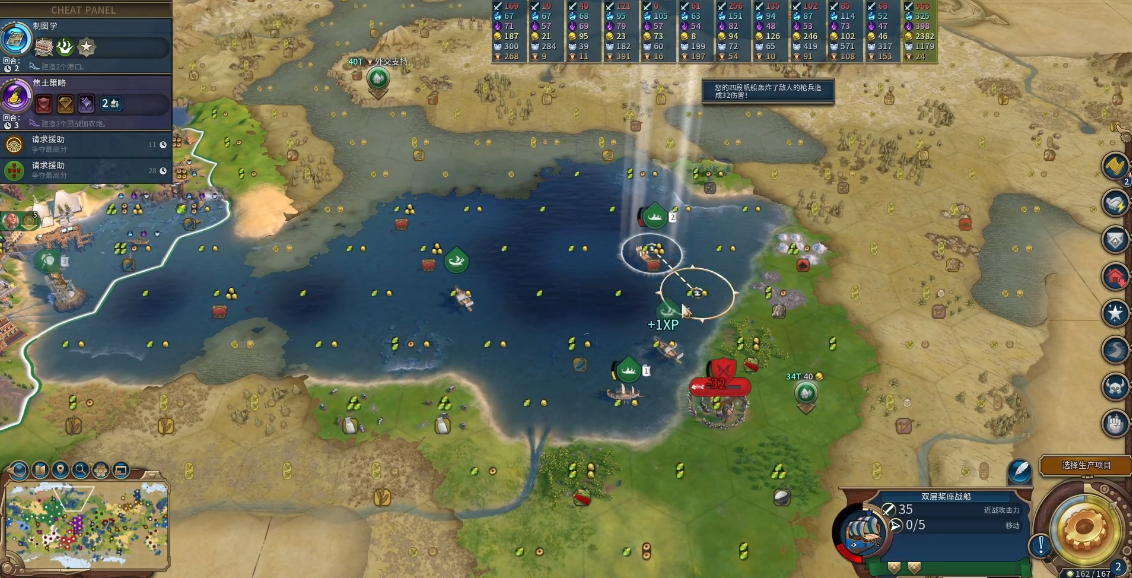
Task: Click the red house notification icon
Action: (1116, 276)
